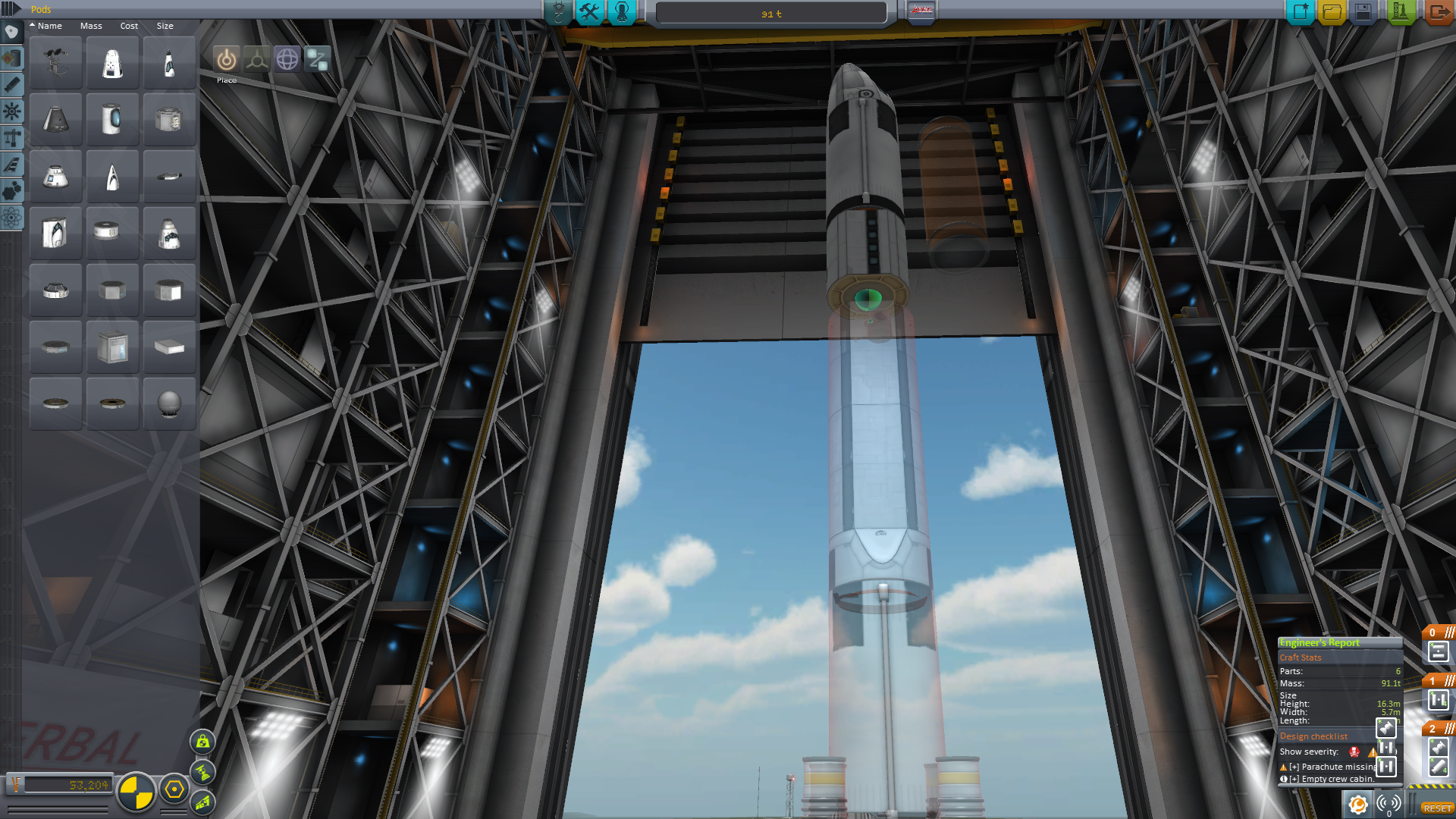The image size is (1456, 819).
Task: Save the craft with the floppy icon
Action: pyautogui.click(x=1363, y=11)
